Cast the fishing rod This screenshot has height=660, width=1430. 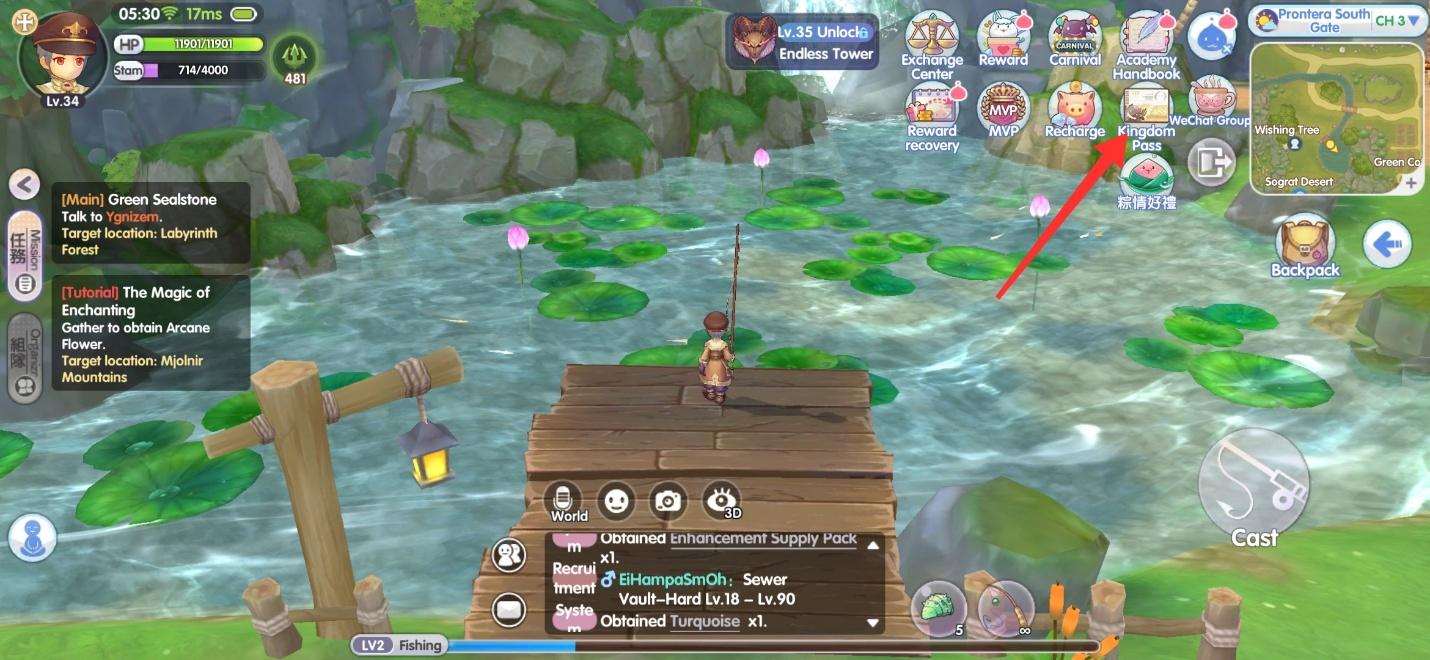point(1254,487)
